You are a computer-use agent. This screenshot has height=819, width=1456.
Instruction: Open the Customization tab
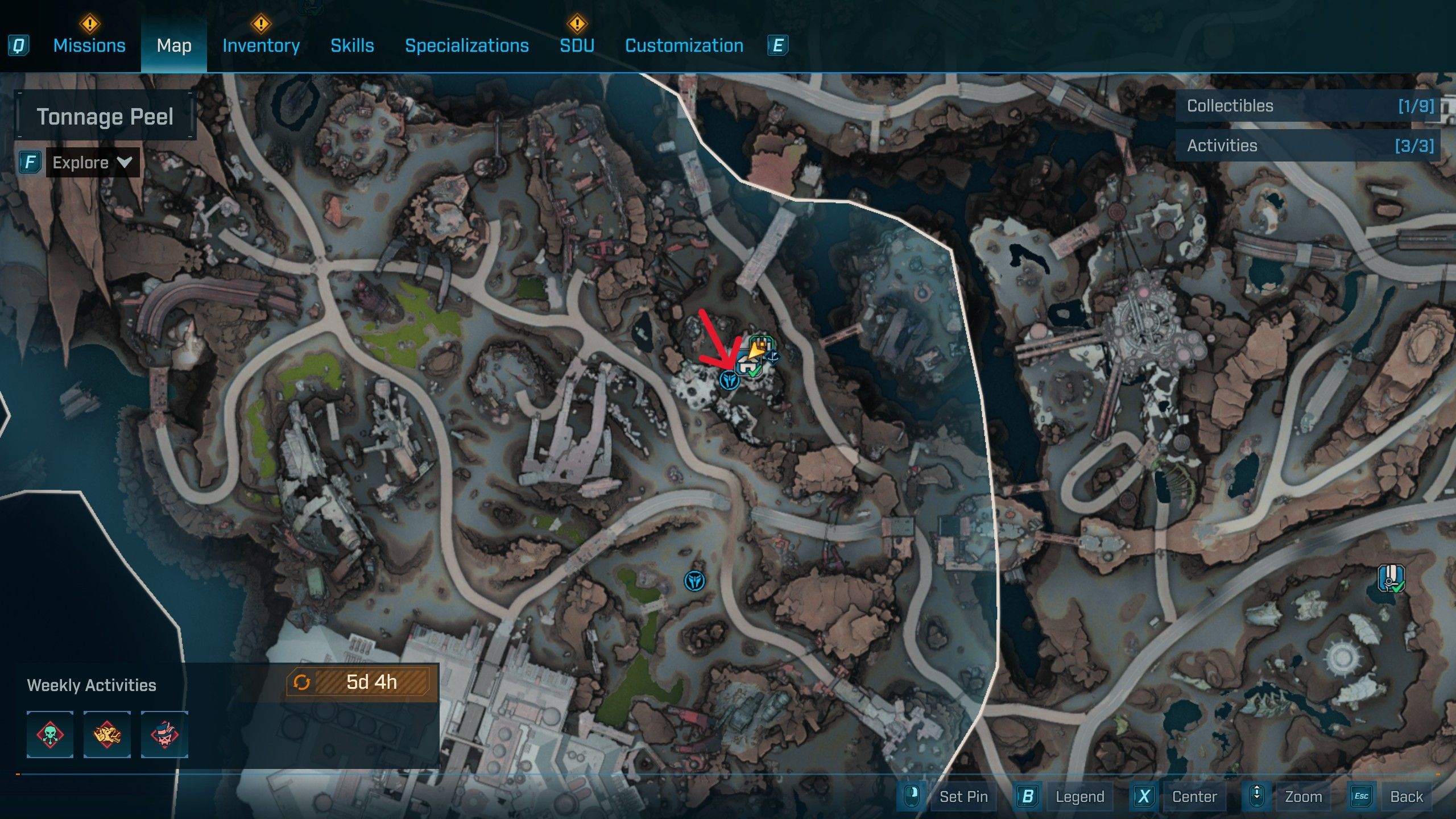(x=684, y=45)
